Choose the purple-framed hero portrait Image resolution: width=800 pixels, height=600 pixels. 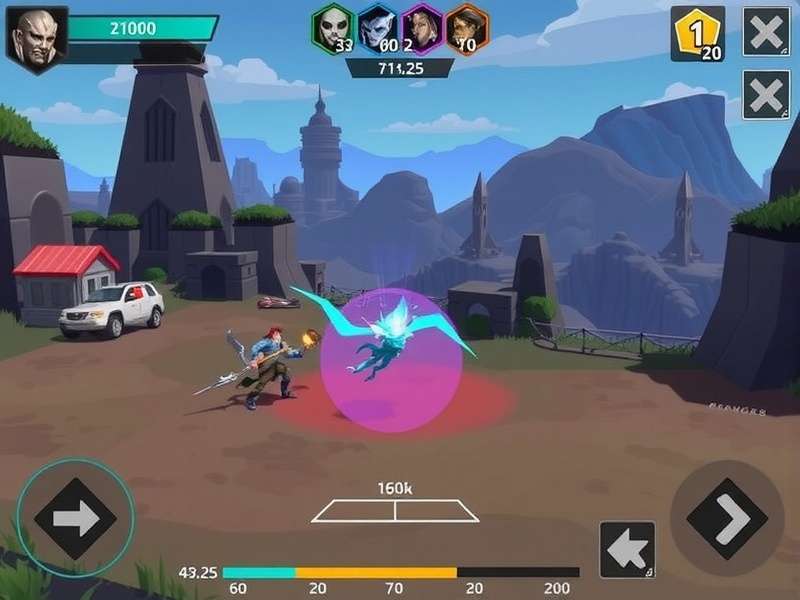(x=422, y=28)
